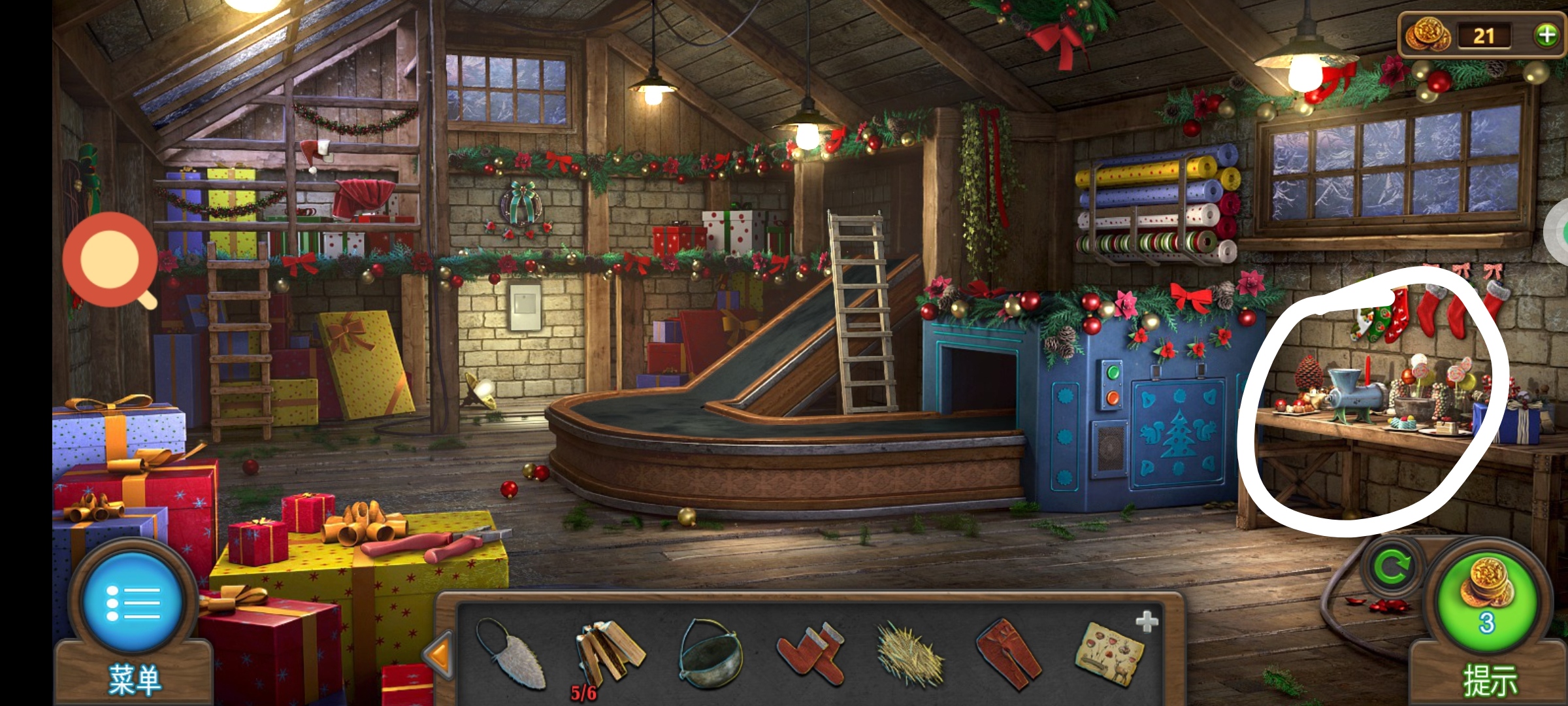Show earlier inventory items with orange arrow

point(439,654)
